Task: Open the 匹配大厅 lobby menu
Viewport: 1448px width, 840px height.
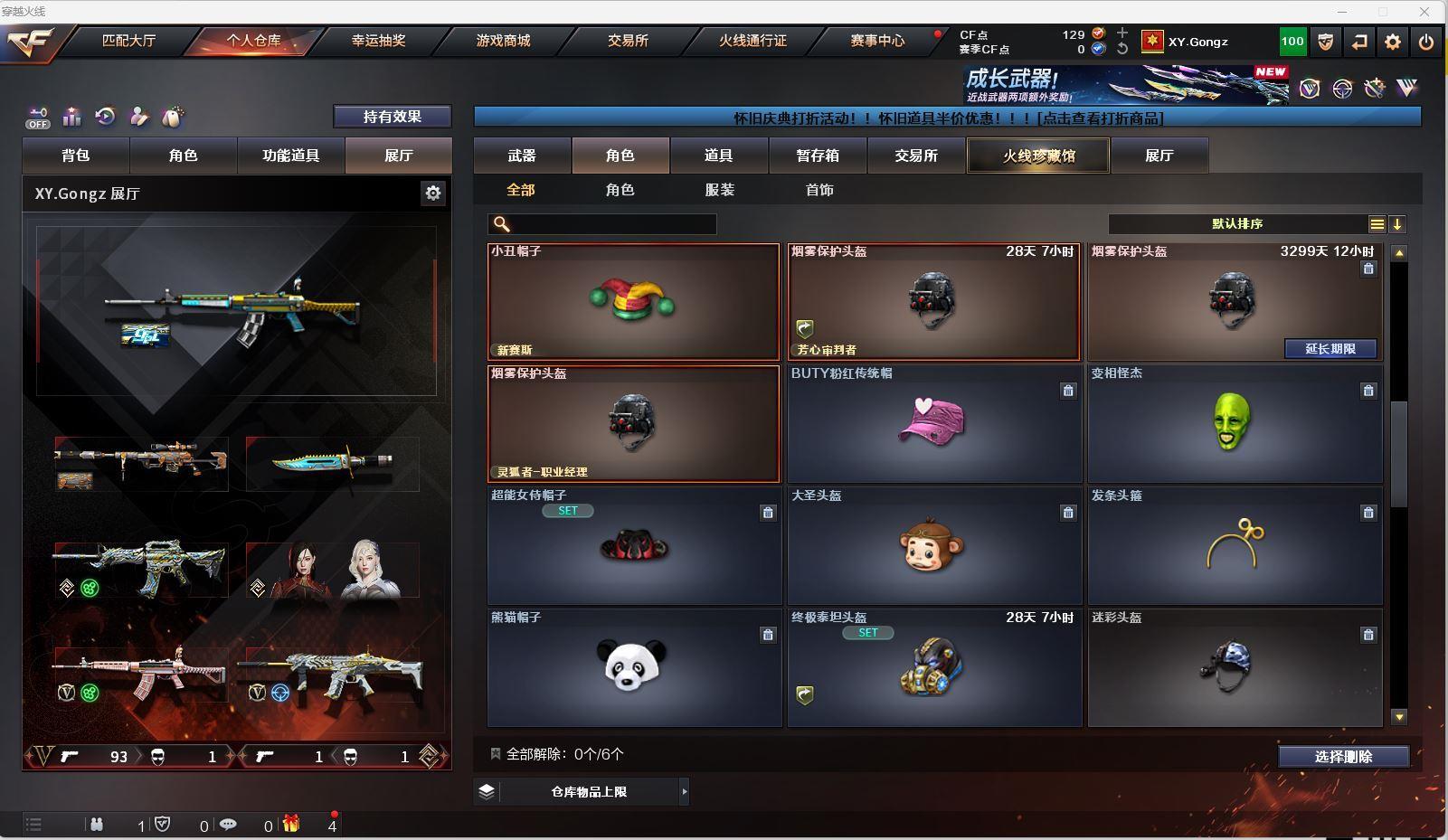Action: [x=128, y=41]
